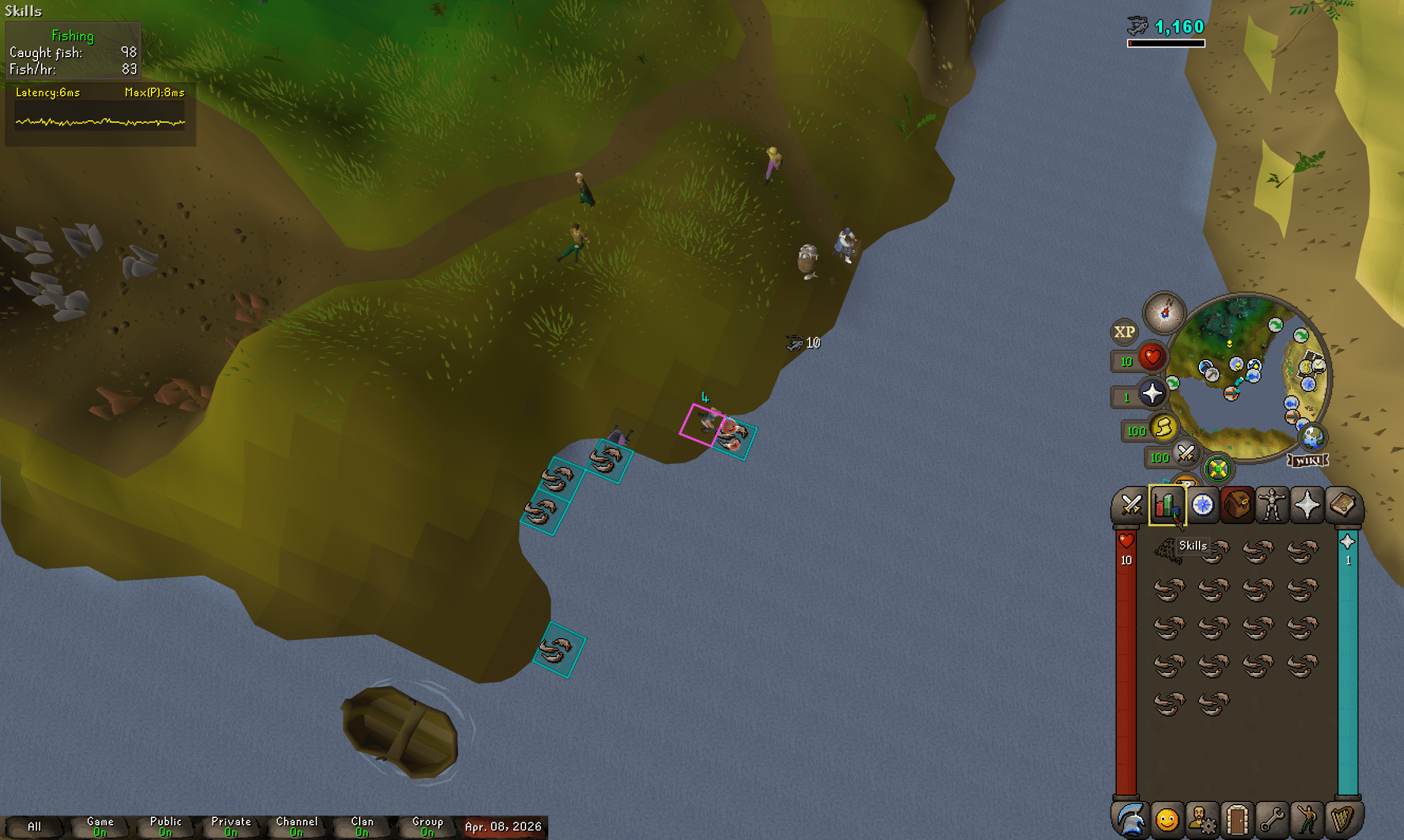Screen dimensions: 1404x840
Task: Open the Music Player harp tab
Action: (1343, 819)
